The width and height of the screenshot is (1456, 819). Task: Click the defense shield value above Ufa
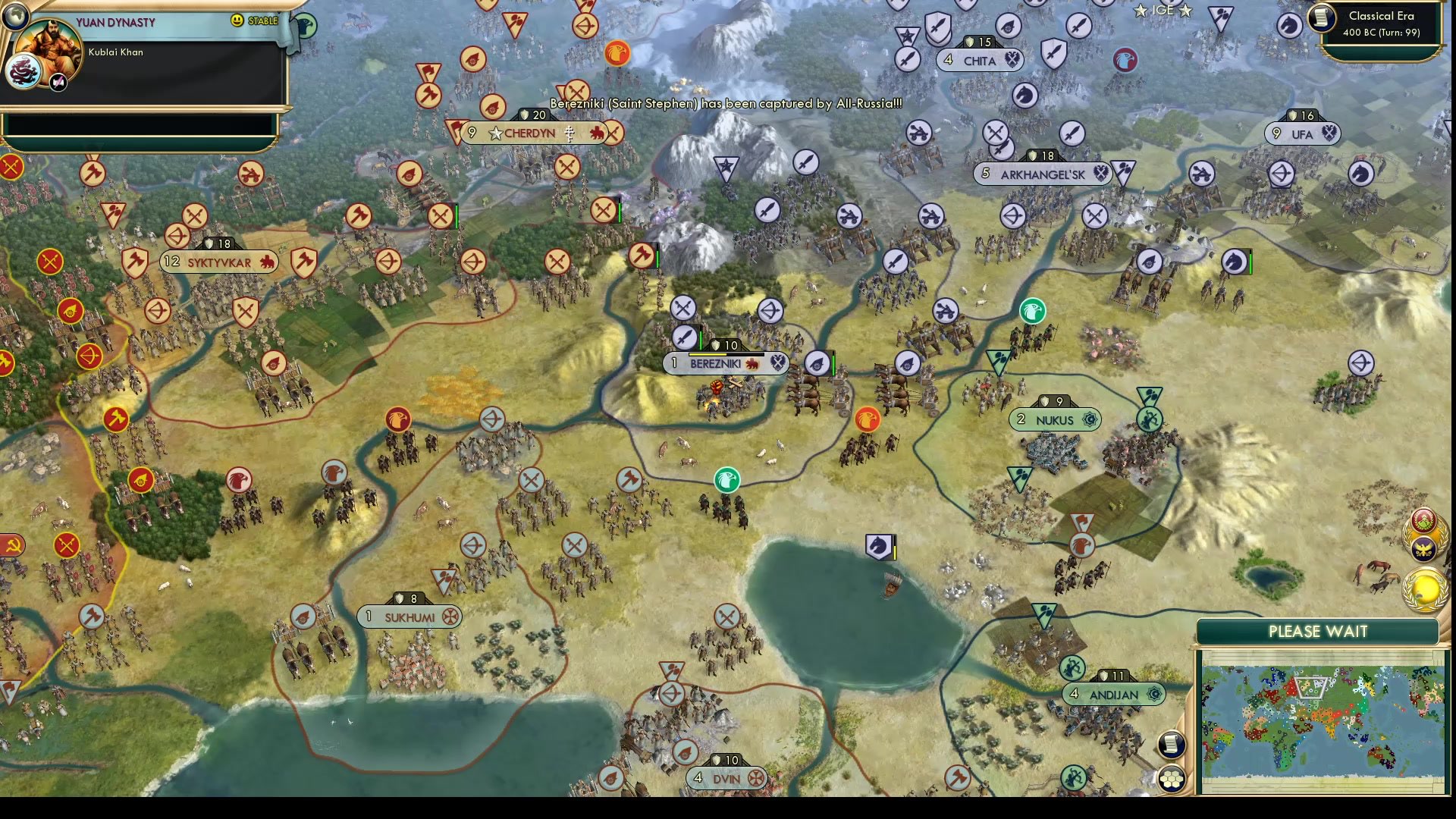click(1304, 115)
